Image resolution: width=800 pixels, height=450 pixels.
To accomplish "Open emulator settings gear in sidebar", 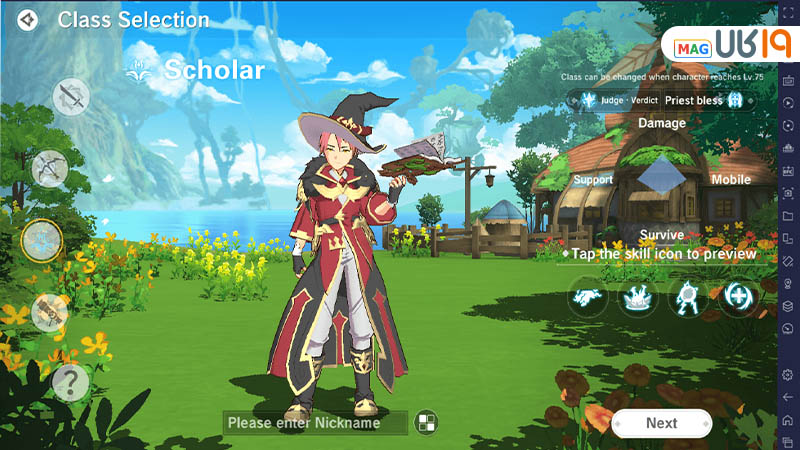I will (x=788, y=374).
